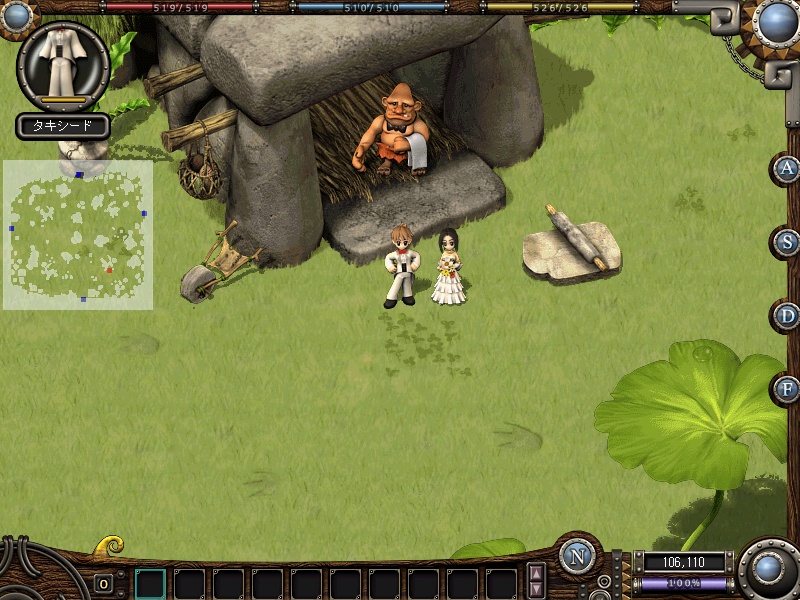Click the blue orb in the top-left corner
This screenshot has height=600, width=800.
tap(17, 13)
